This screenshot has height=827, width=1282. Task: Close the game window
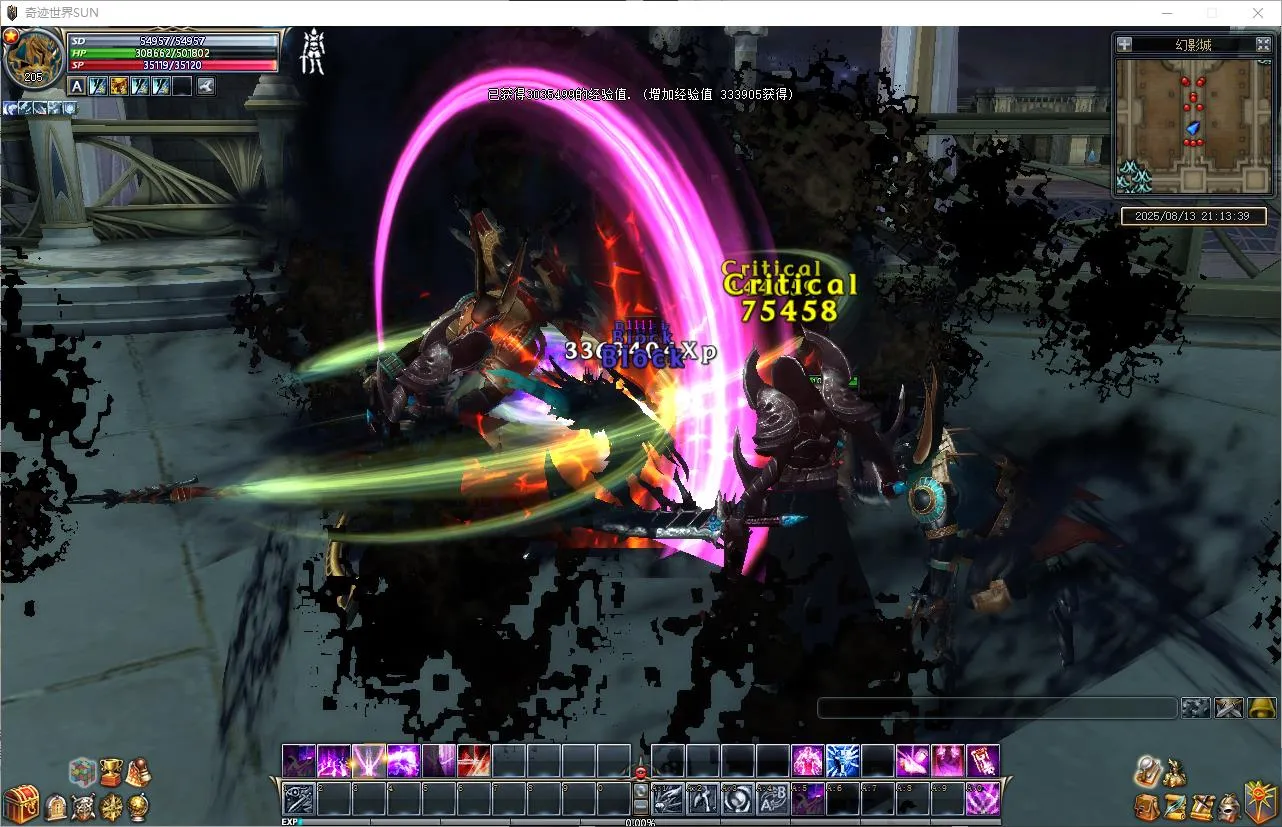pos(1258,13)
